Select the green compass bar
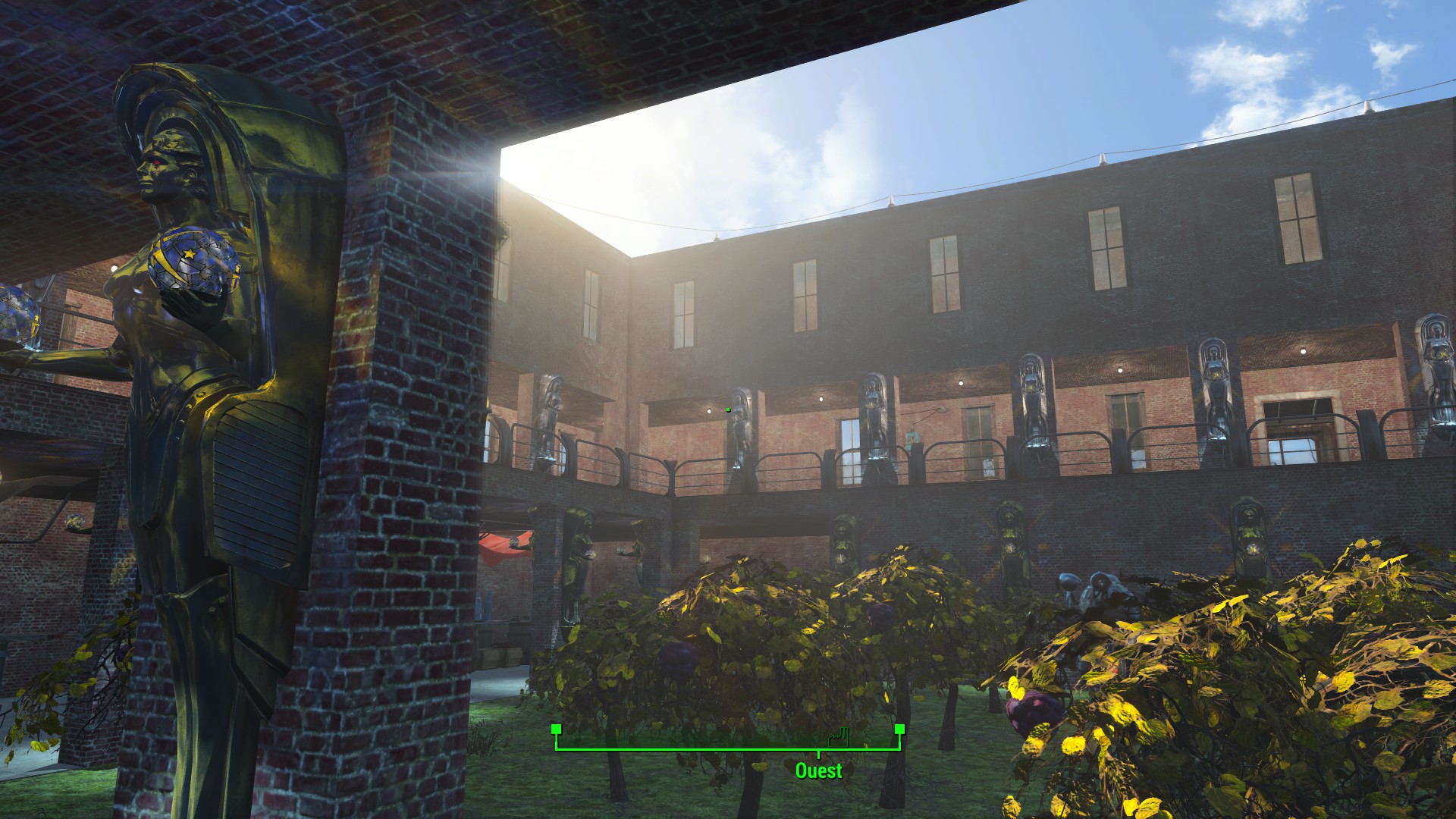 [x=727, y=748]
